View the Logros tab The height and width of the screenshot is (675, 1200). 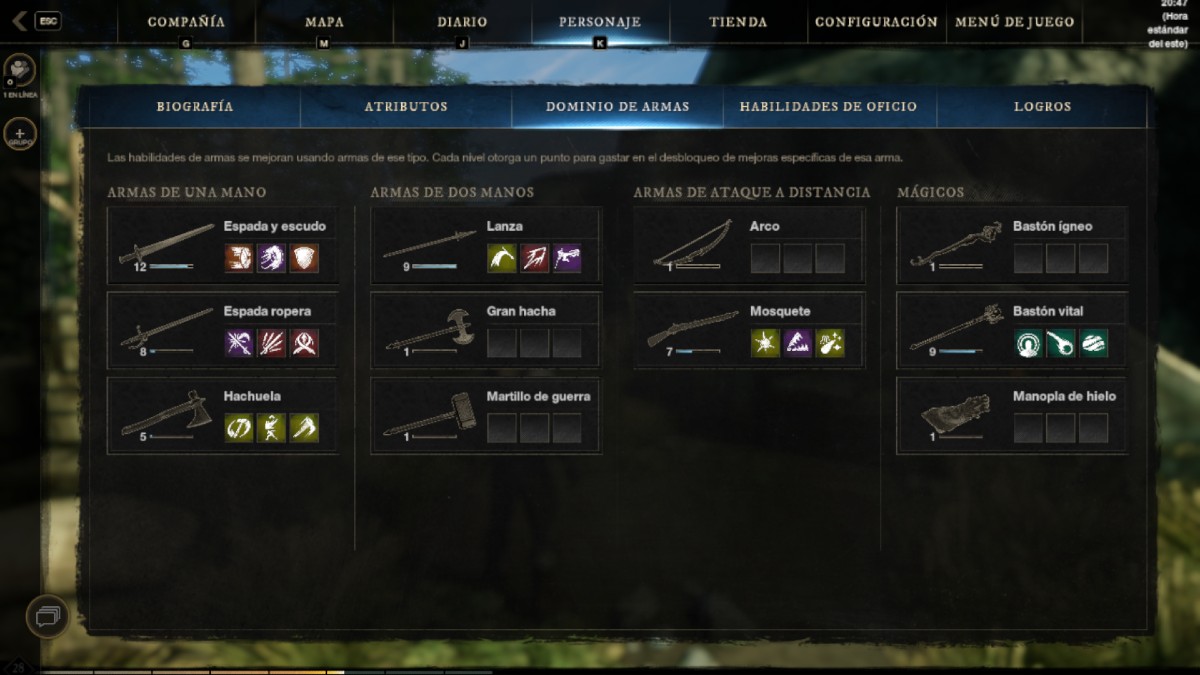1042,106
